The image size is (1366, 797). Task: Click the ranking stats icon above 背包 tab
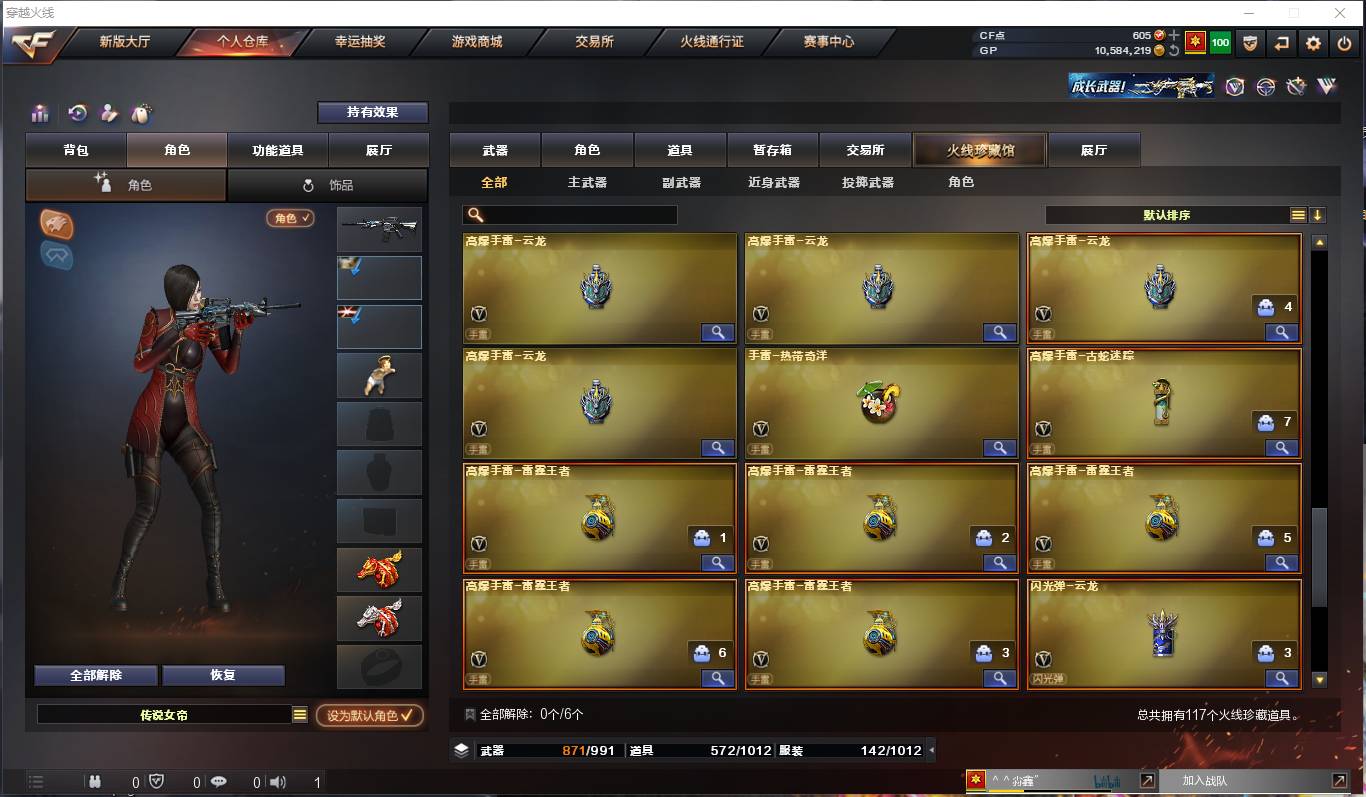pos(40,113)
